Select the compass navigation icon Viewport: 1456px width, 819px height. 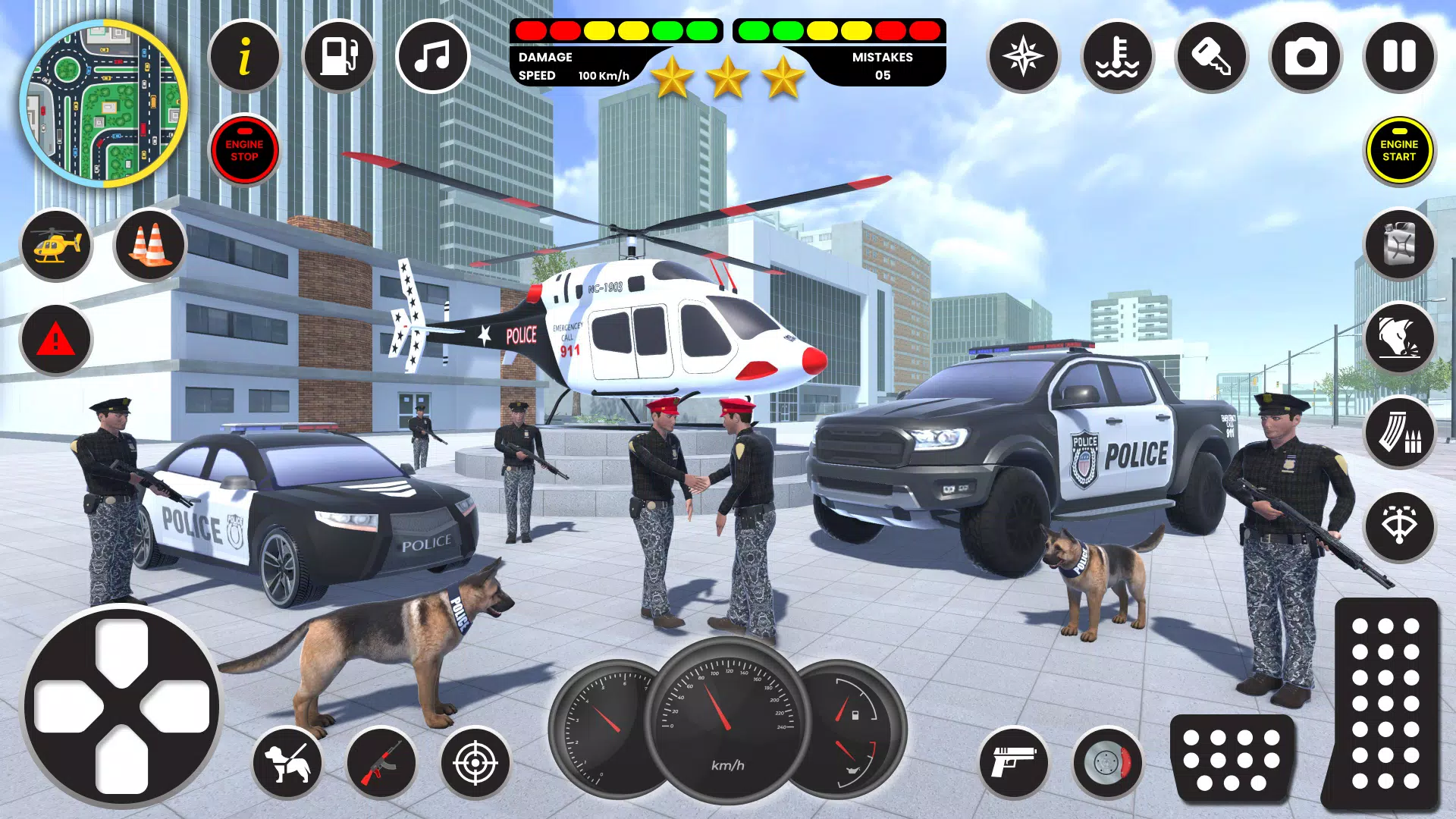[1024, 57]
